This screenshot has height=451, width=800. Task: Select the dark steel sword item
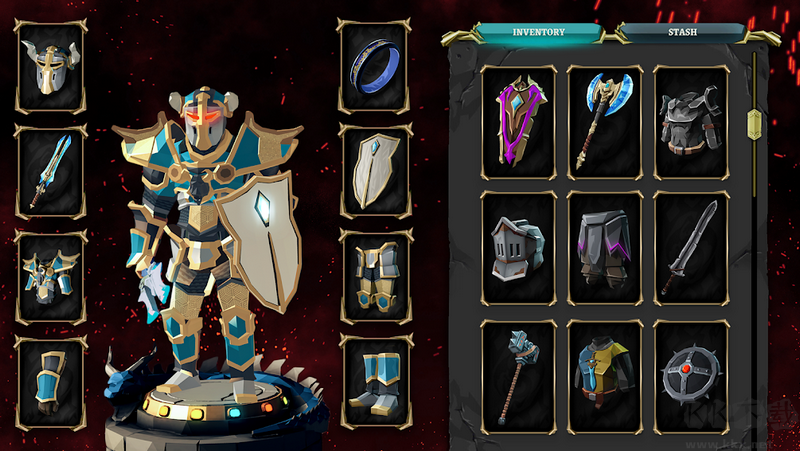point(691,249)
